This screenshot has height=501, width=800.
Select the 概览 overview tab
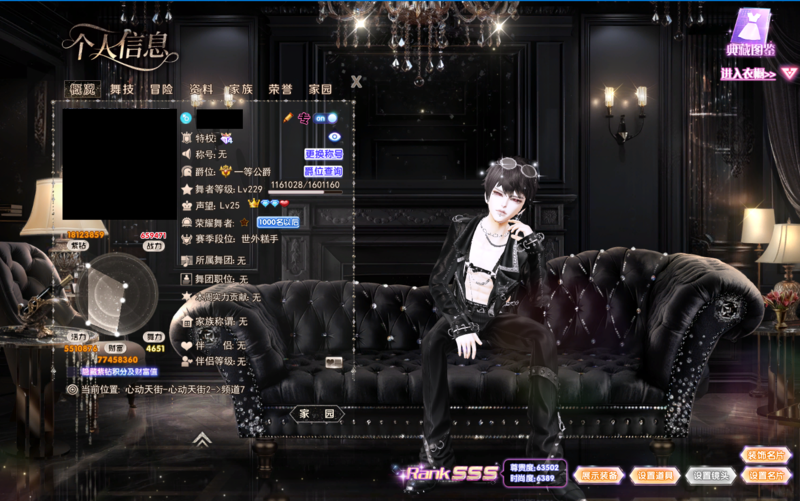pyautogui.click(x=82, y=89)
